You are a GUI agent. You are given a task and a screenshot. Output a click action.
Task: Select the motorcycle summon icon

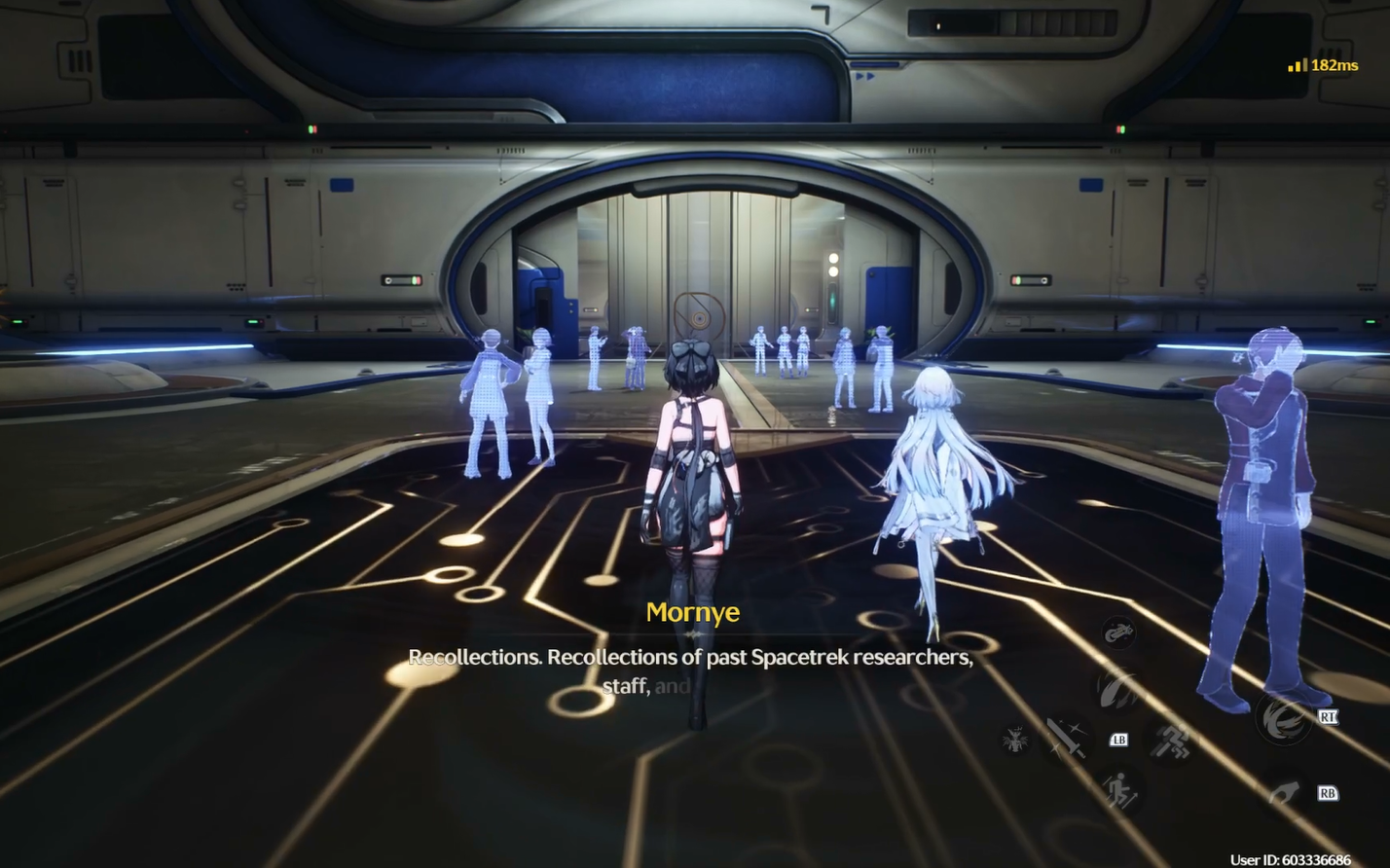(x=1118, y=632)
